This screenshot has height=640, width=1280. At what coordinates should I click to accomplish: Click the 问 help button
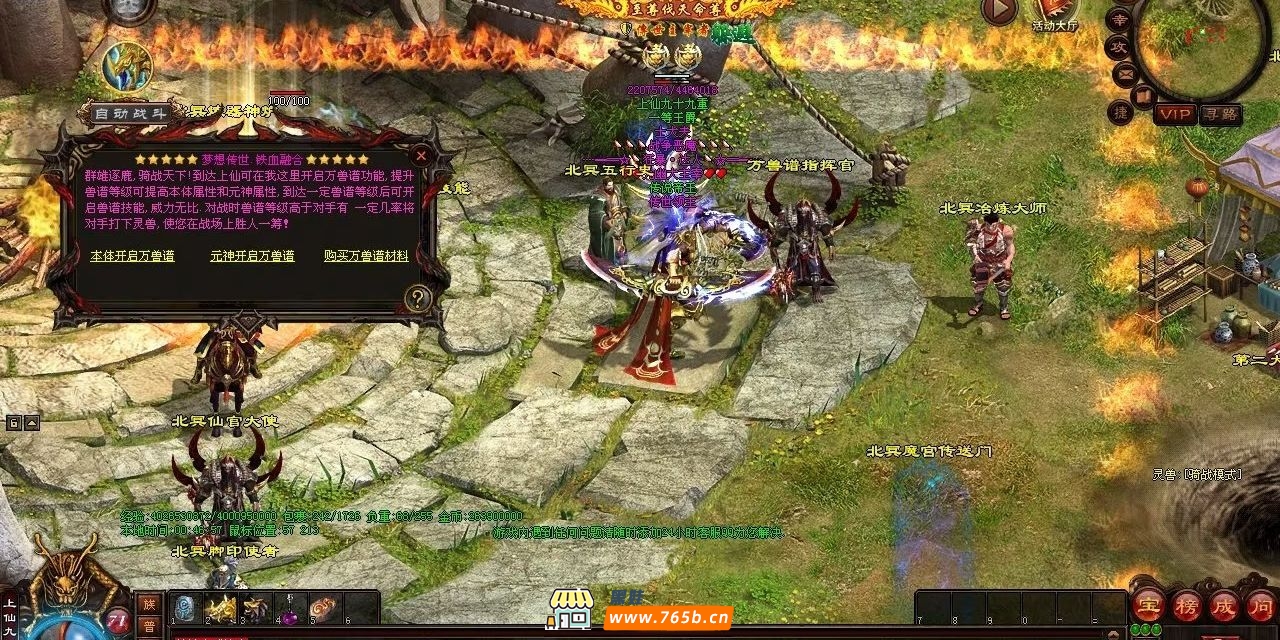coord(1259,605)
